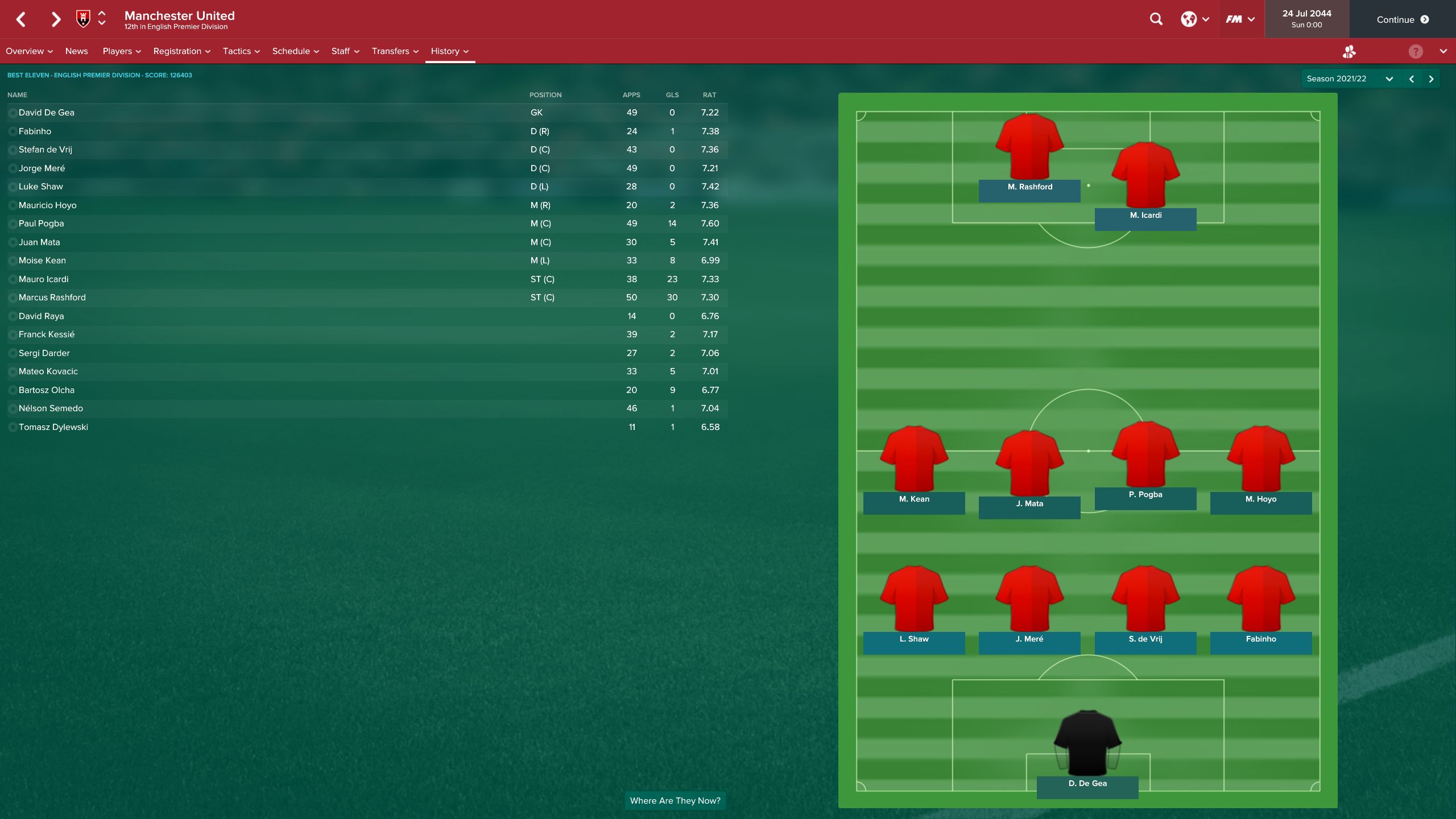Click the help question mark icon
Viewport: 1456px width, 819px height.
[1414, 51]
